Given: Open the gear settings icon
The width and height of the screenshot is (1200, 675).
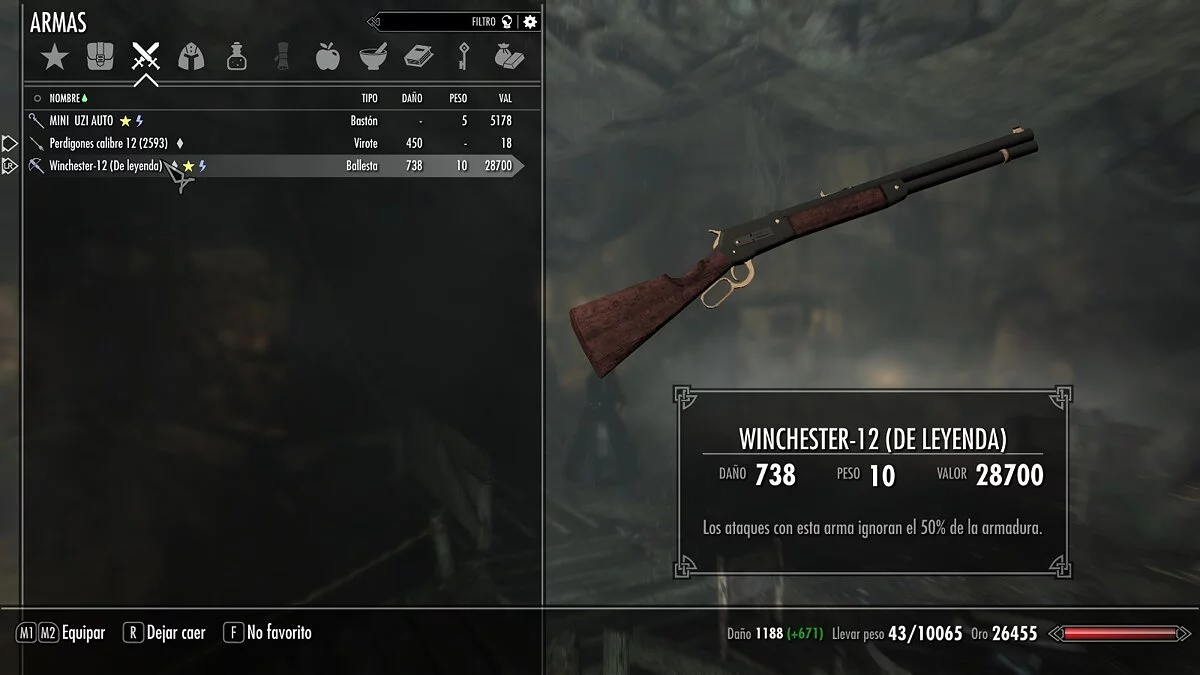Looking at the screenshot, I should (530, 21).
